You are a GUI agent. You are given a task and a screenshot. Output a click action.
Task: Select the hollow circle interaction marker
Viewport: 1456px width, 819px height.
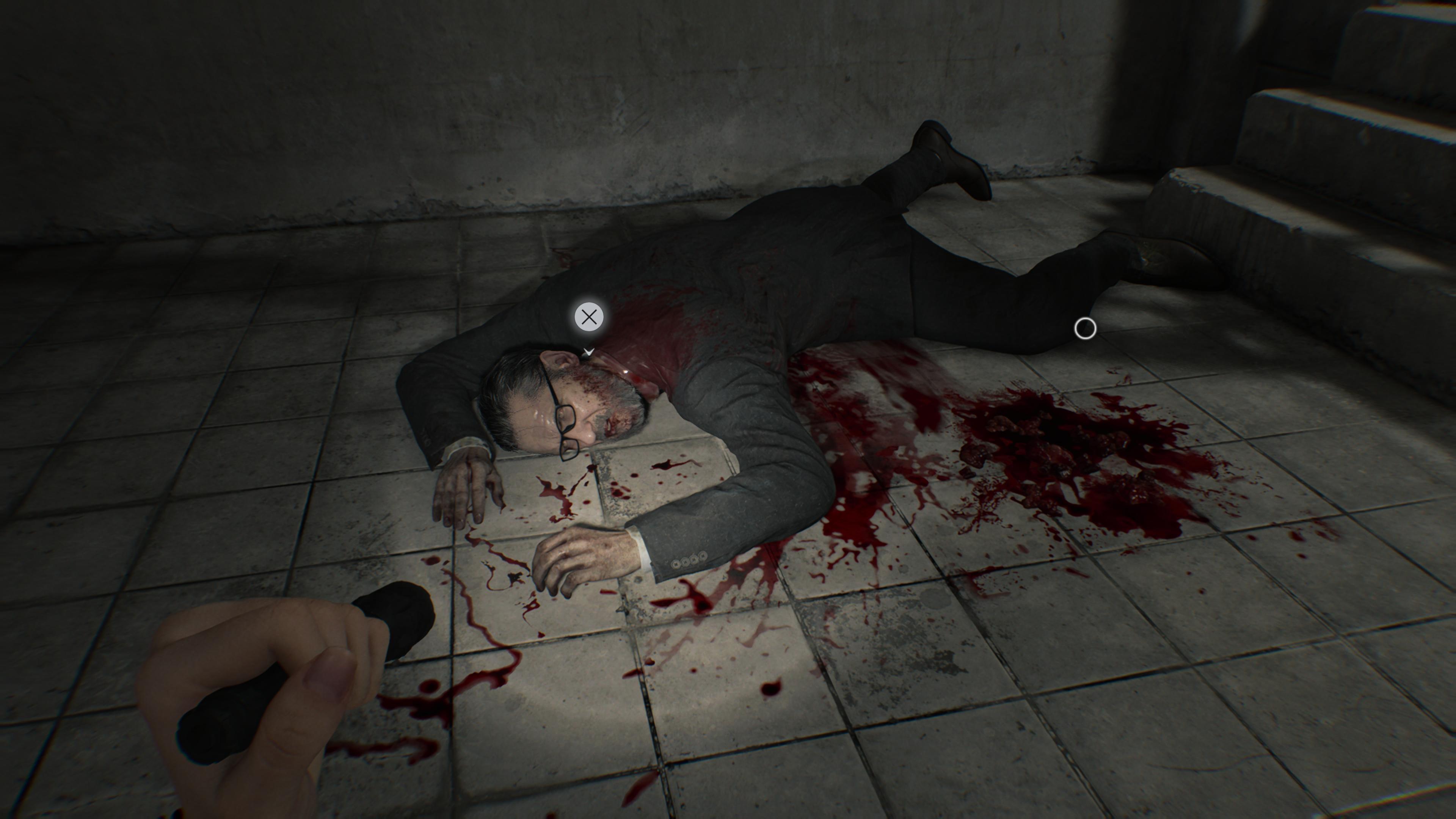pyautogui.click(x=1085, y=328)
